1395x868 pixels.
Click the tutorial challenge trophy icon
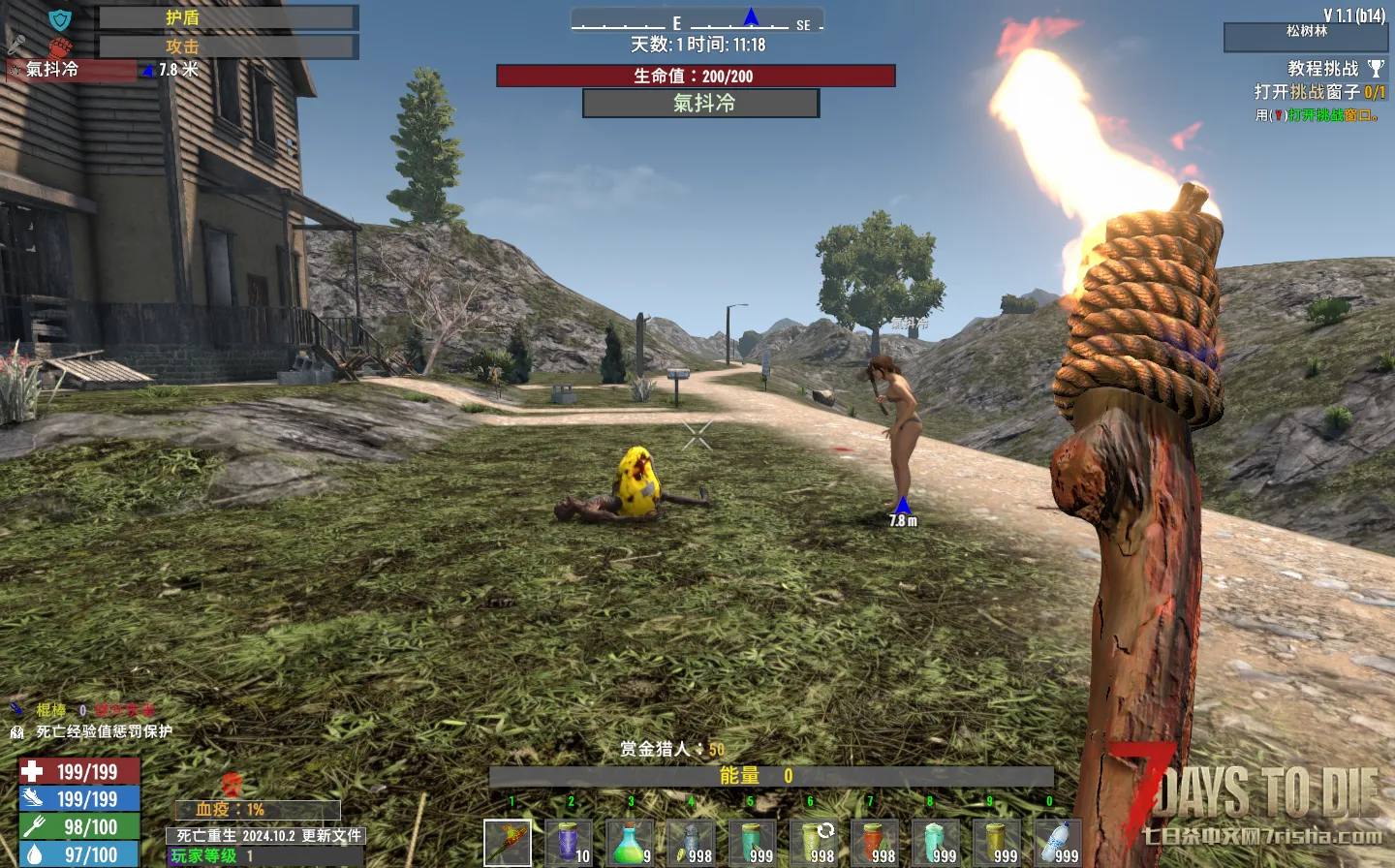click(1376, 69)
